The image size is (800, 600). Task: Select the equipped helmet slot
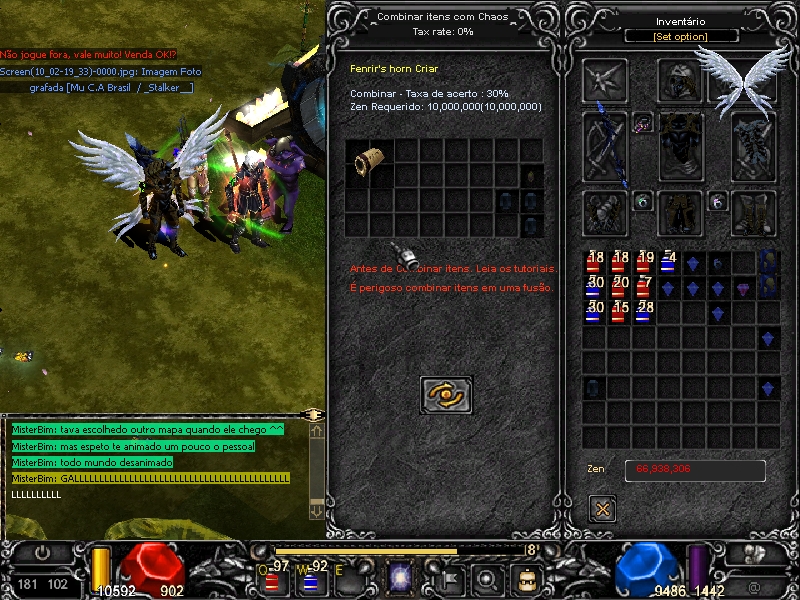(x=681, y=80)
